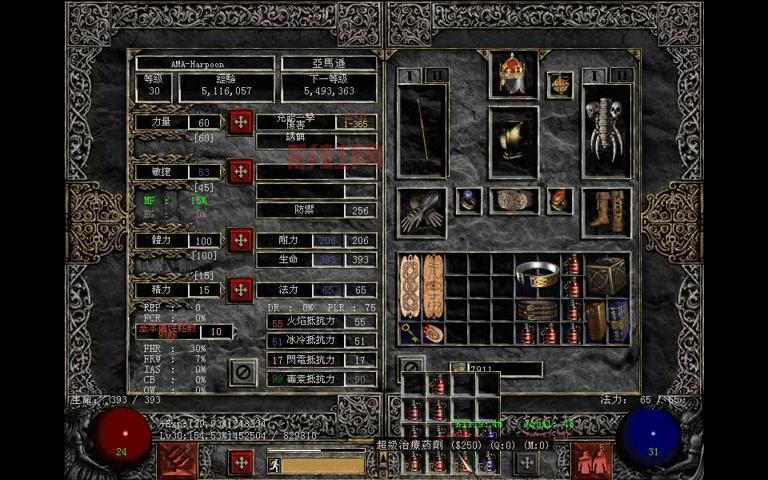Add a point to Vitality (體力)
768x480 pixels.
(x=240, y=240)
